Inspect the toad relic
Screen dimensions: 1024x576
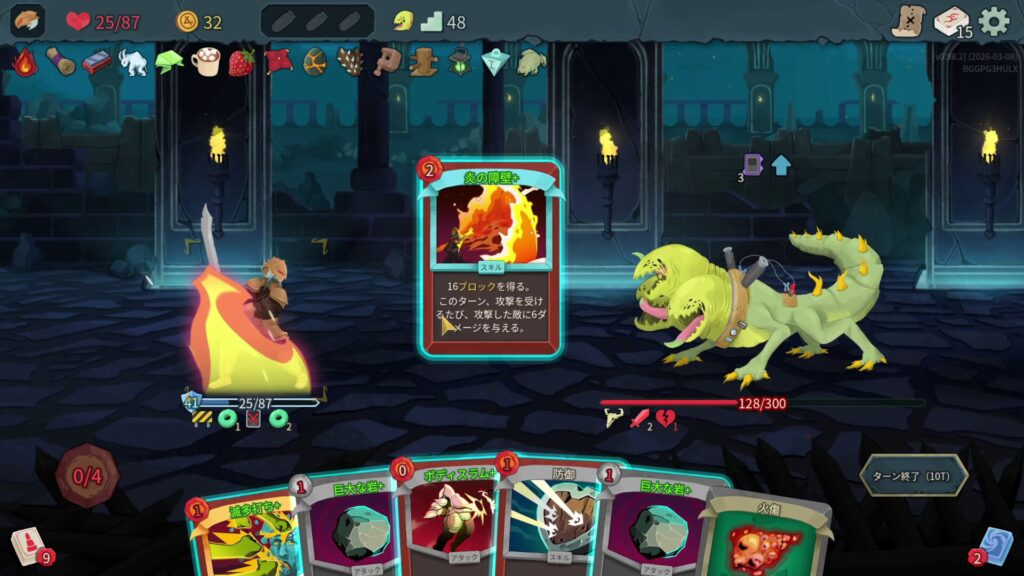(531, 62)
